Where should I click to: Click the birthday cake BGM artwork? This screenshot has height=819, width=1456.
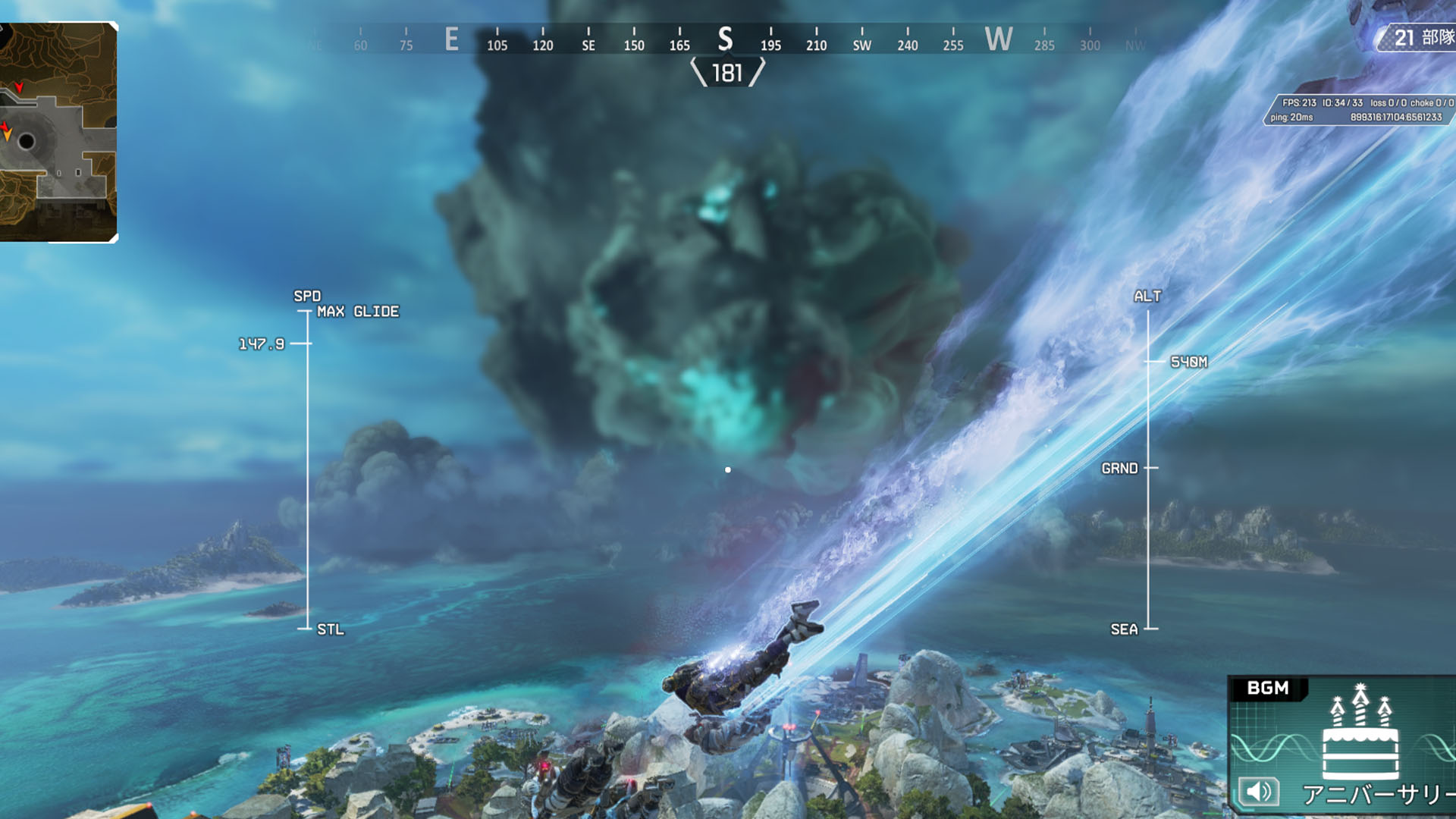[x=1360, y=734]
